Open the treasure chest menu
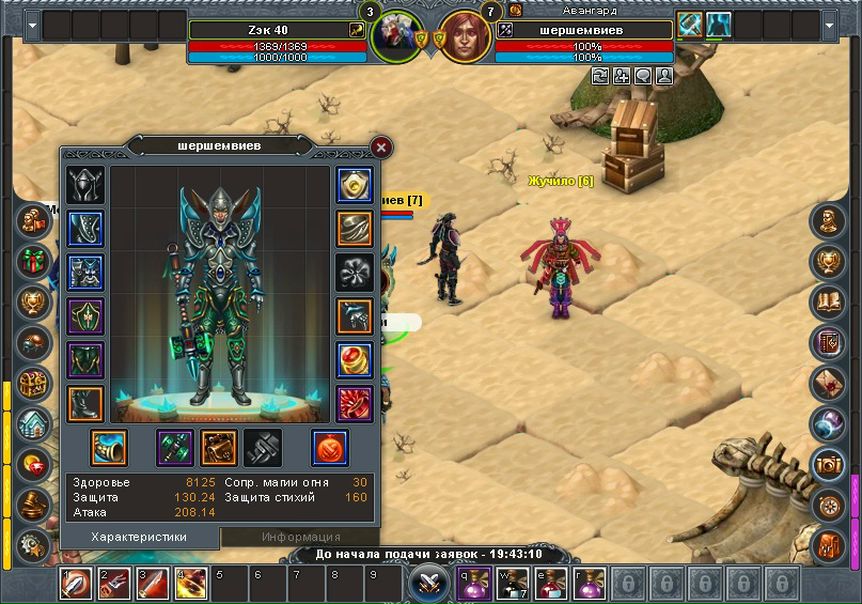 (35, 383)
